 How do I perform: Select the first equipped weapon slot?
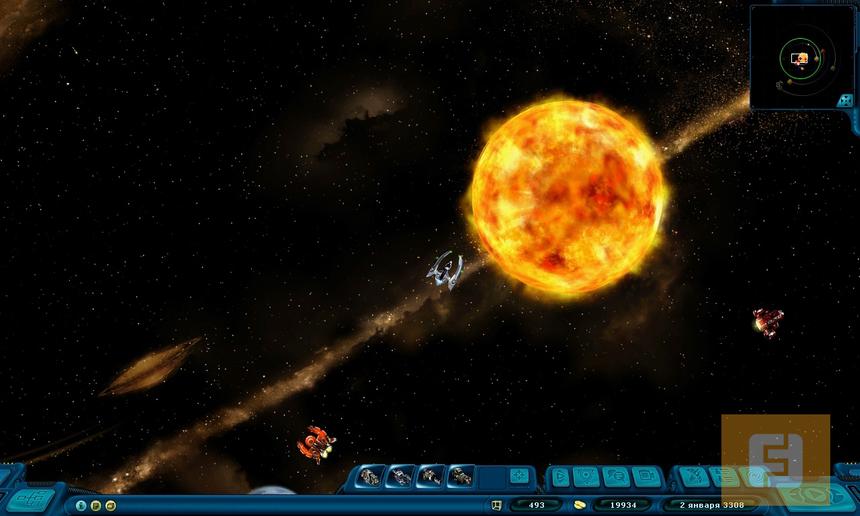click(x=370, y=476)
